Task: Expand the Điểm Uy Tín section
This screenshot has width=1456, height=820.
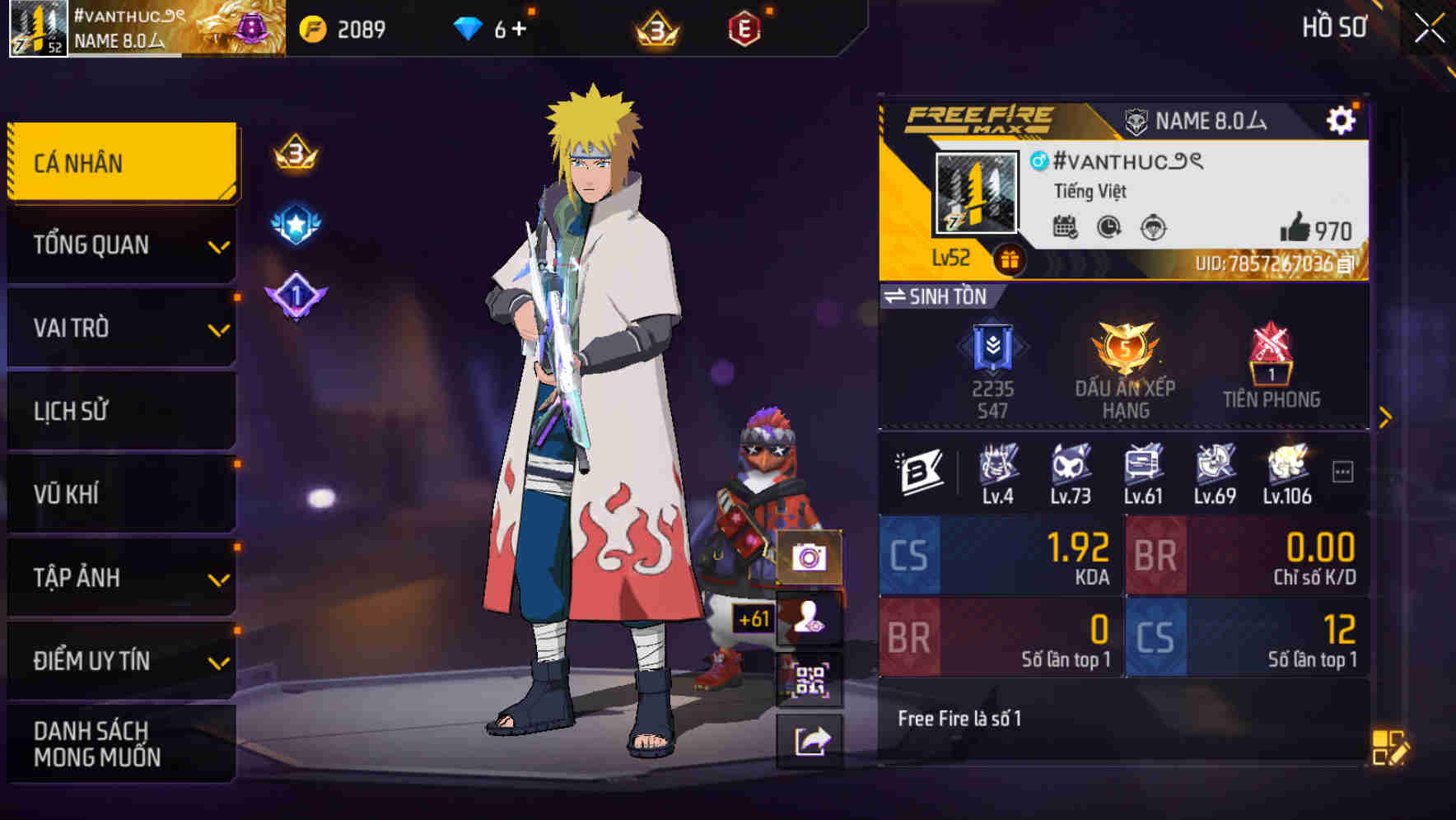Action: [121, 659]
